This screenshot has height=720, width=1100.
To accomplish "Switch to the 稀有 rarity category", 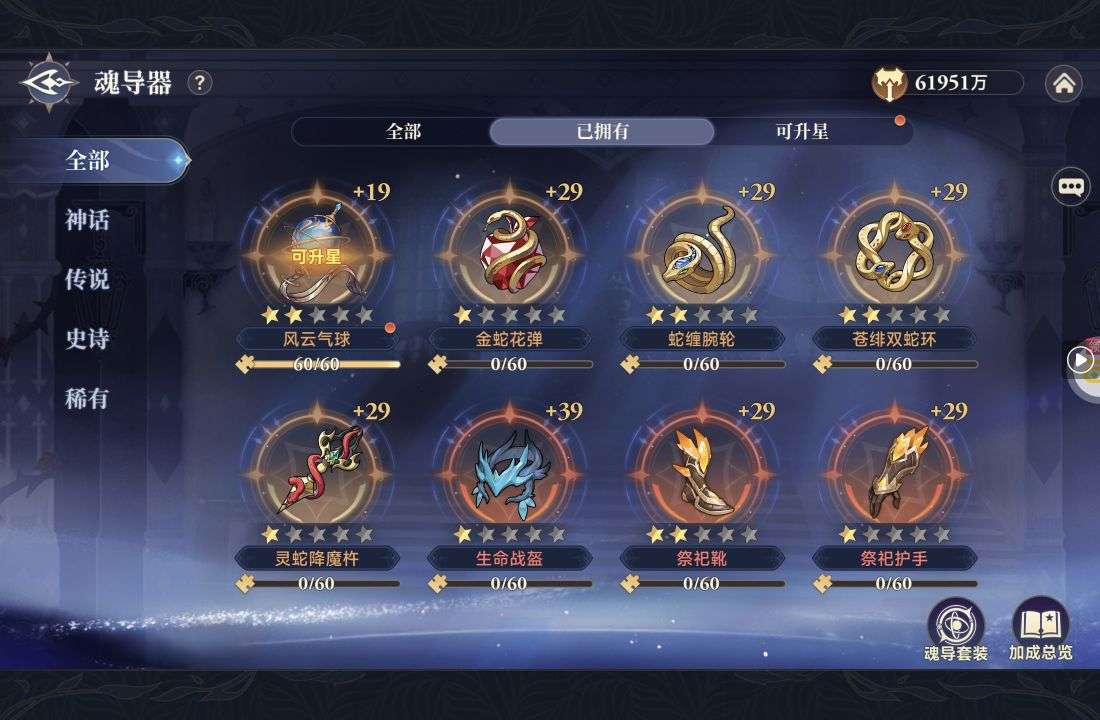I will (88, 400).
